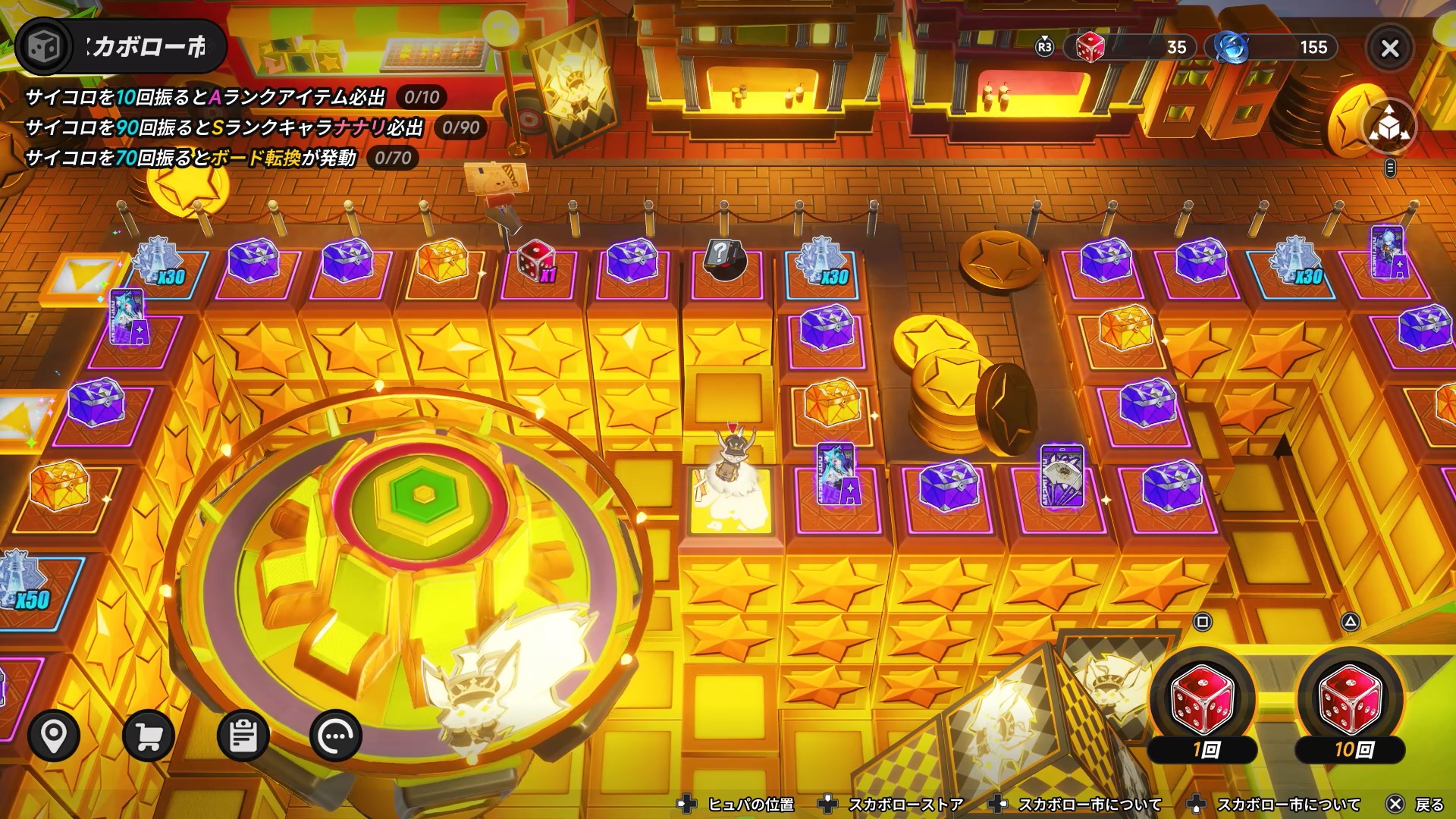
Task: Open the speech bubble chat icon
Action: (336, 736)
